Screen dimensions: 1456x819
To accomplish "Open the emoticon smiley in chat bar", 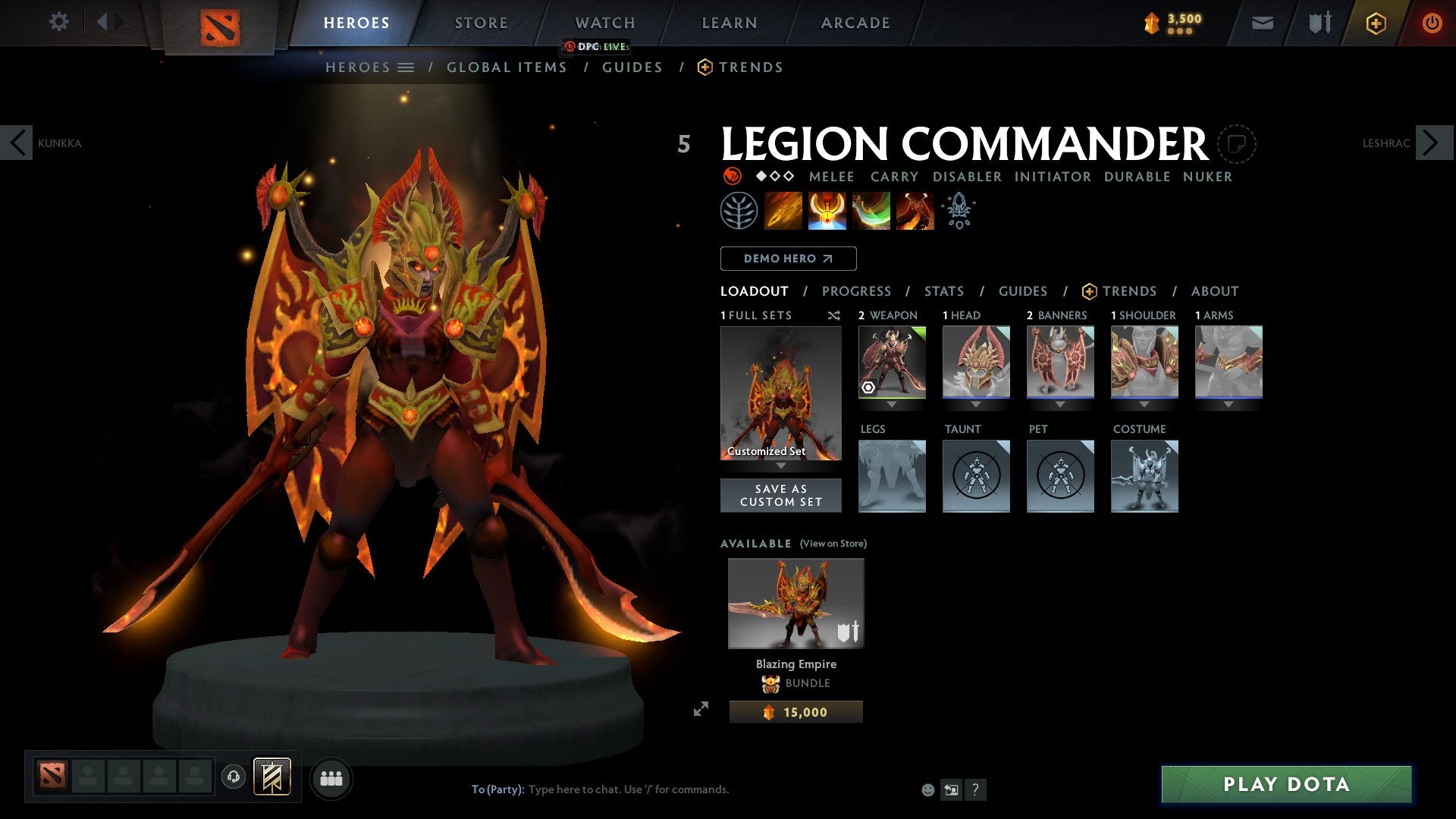I will point(927,789).
